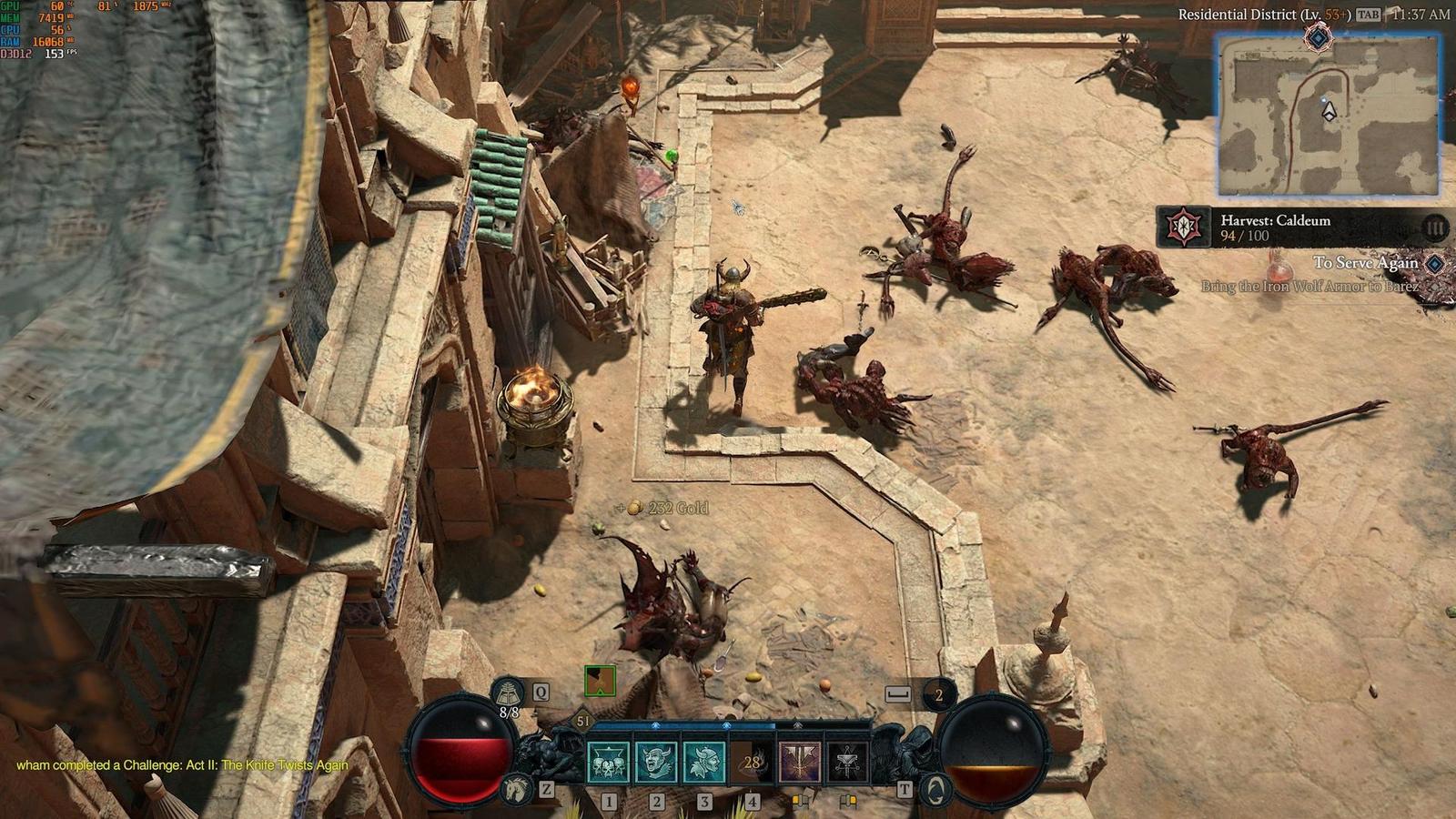Screen dimensions: 1456x819
Task: Trigger the helmeted warrior profile skill
Action: click(x=703, y=762)
